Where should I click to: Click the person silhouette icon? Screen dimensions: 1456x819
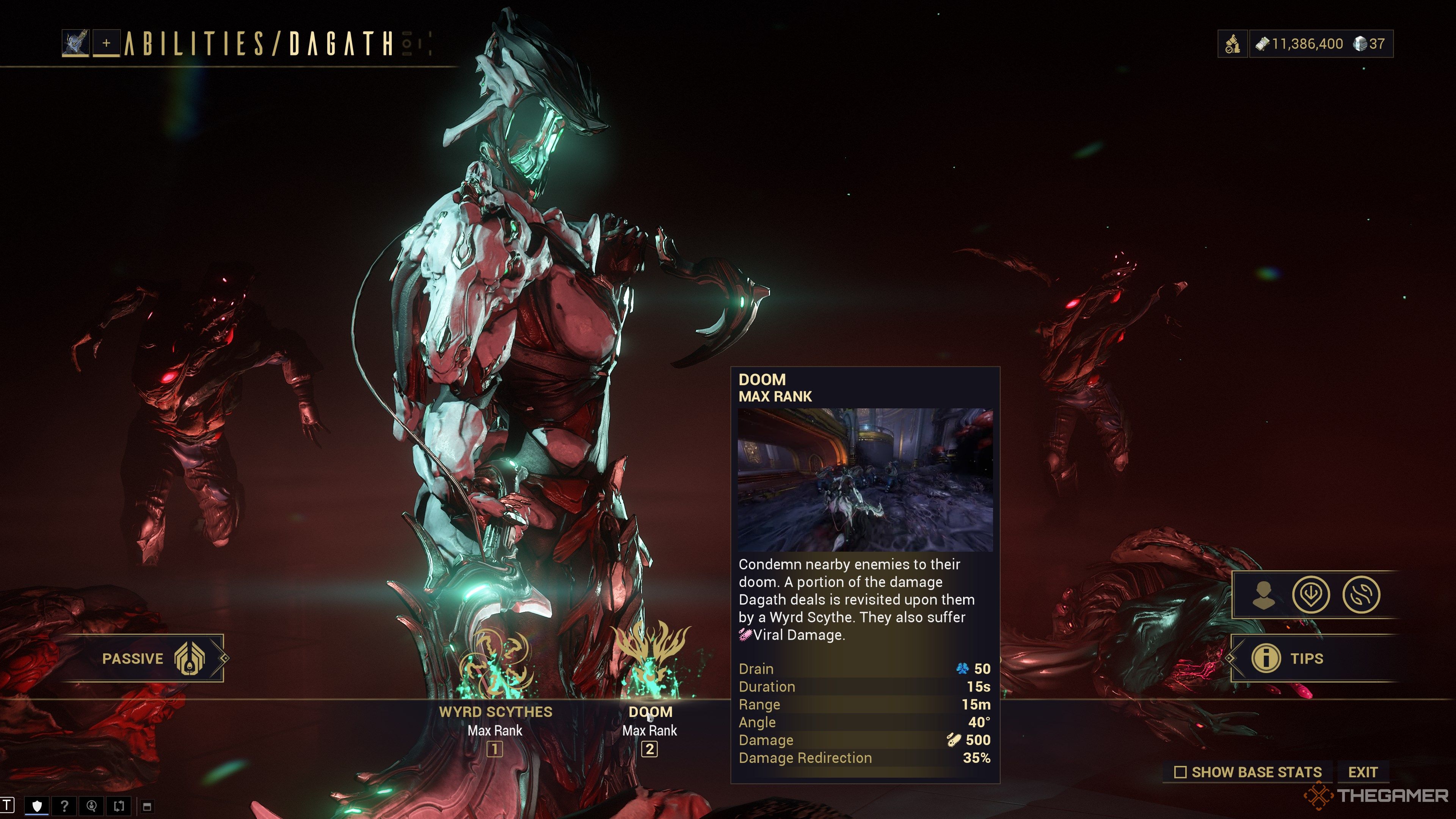(x=1263, y=595)
